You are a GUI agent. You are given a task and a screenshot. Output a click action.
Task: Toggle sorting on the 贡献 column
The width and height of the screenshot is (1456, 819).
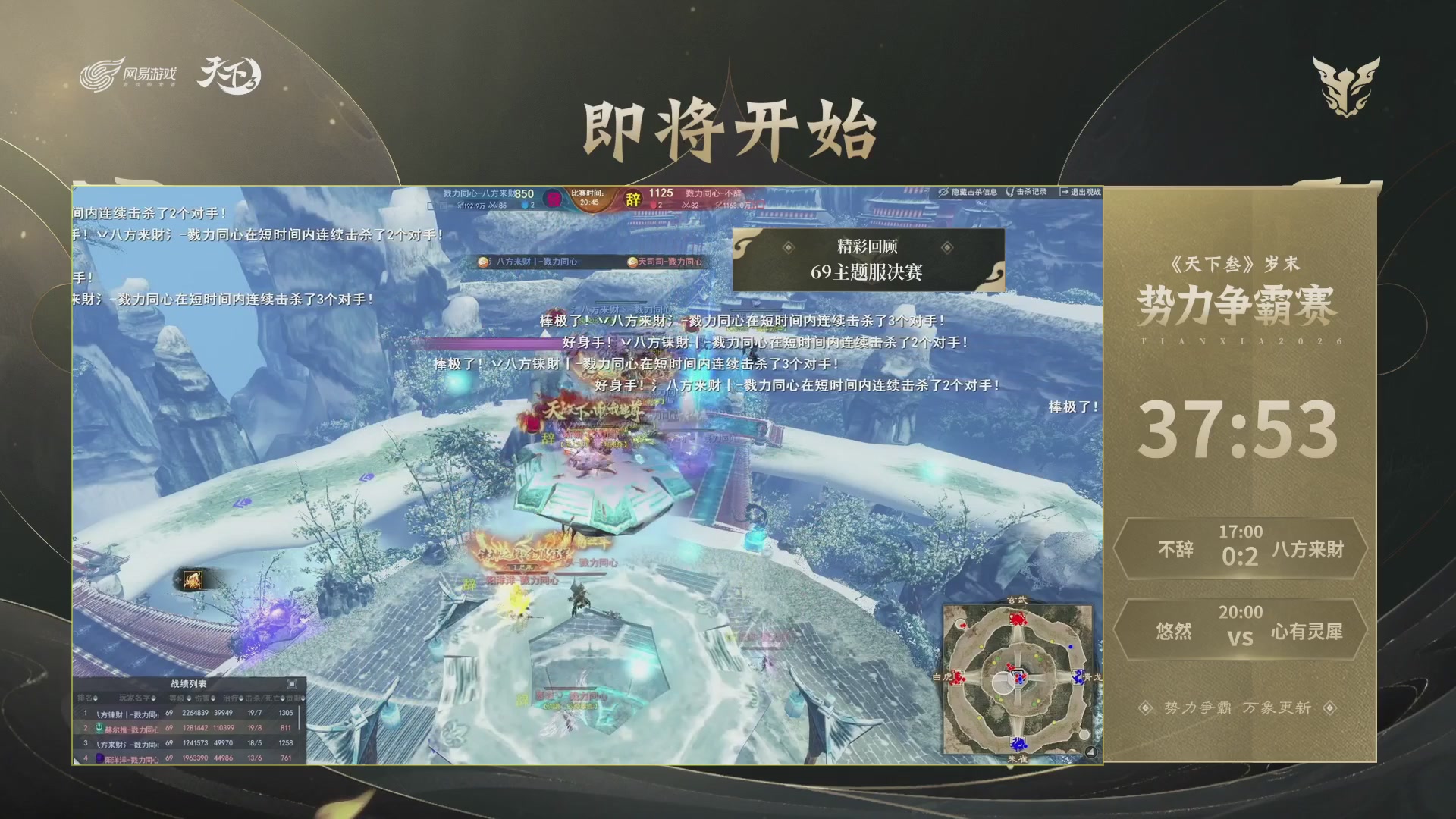[303, 698]
